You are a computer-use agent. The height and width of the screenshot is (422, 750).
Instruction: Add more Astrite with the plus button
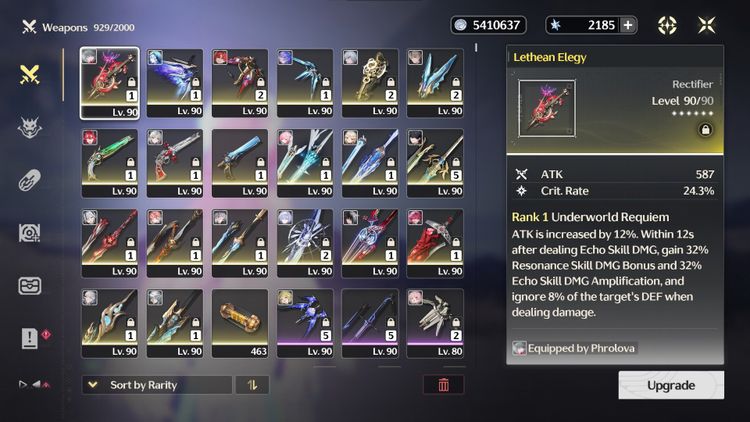point(628,25)
